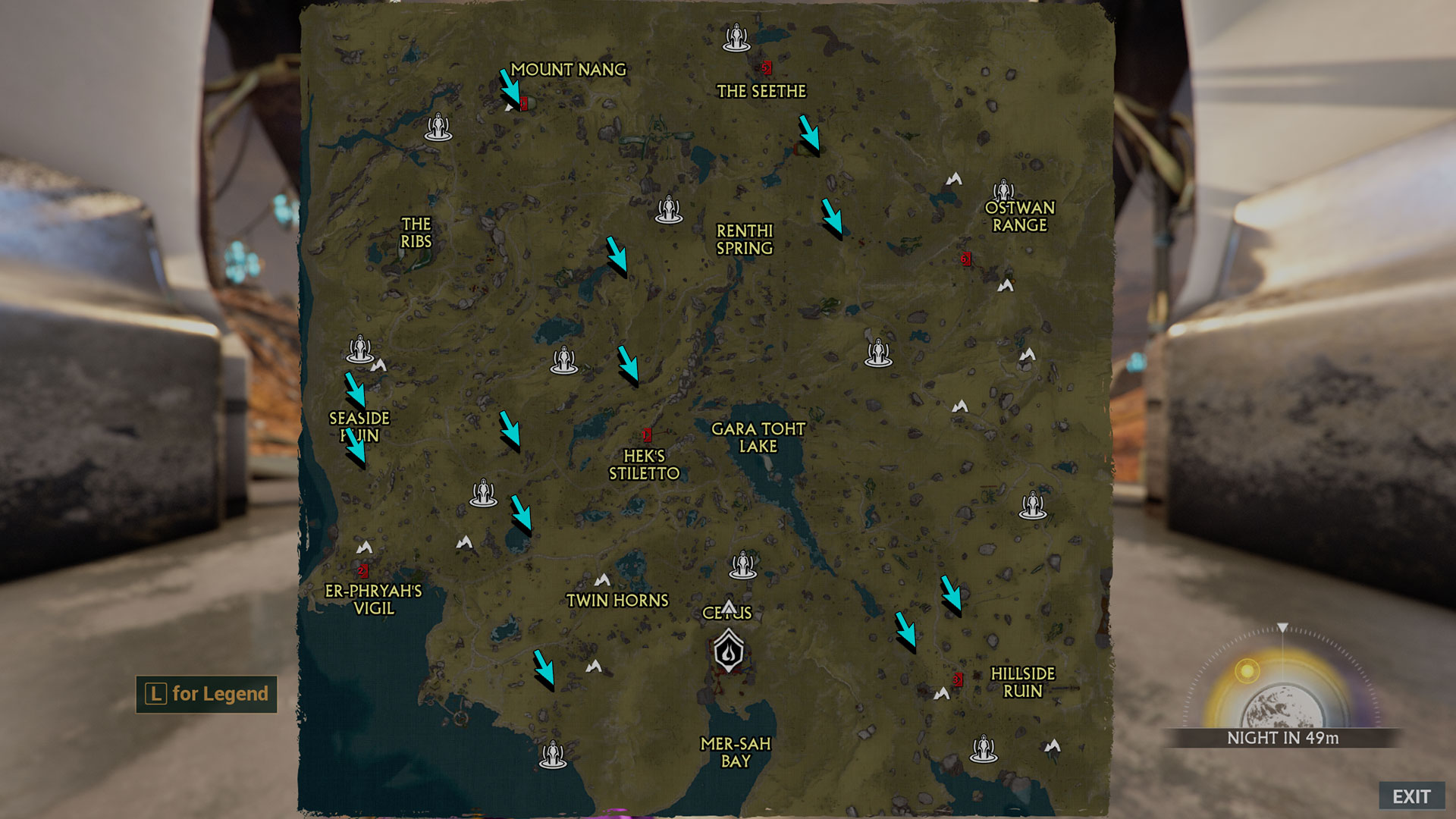
Task: Select the red marker beside Hillside Ruin
Action: pyautogui.click(x=958, y=679)
